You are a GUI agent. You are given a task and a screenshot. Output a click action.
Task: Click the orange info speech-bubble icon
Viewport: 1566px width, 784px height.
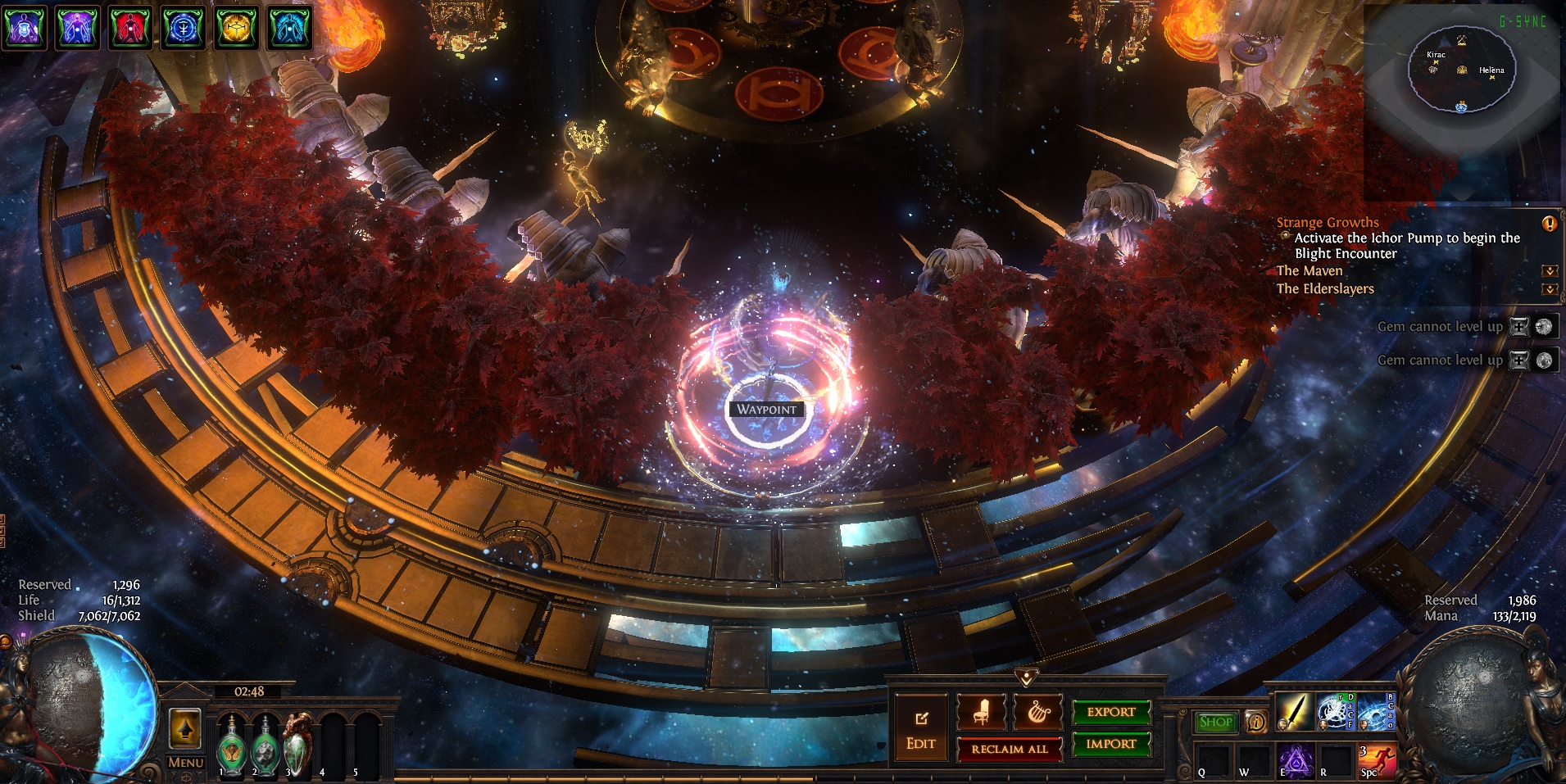1255,722
